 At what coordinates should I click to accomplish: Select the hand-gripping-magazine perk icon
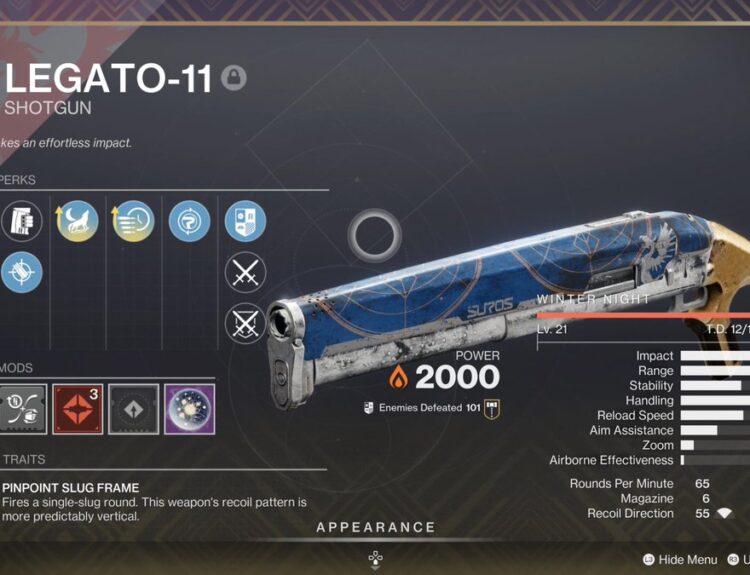[x=22, y=221]
